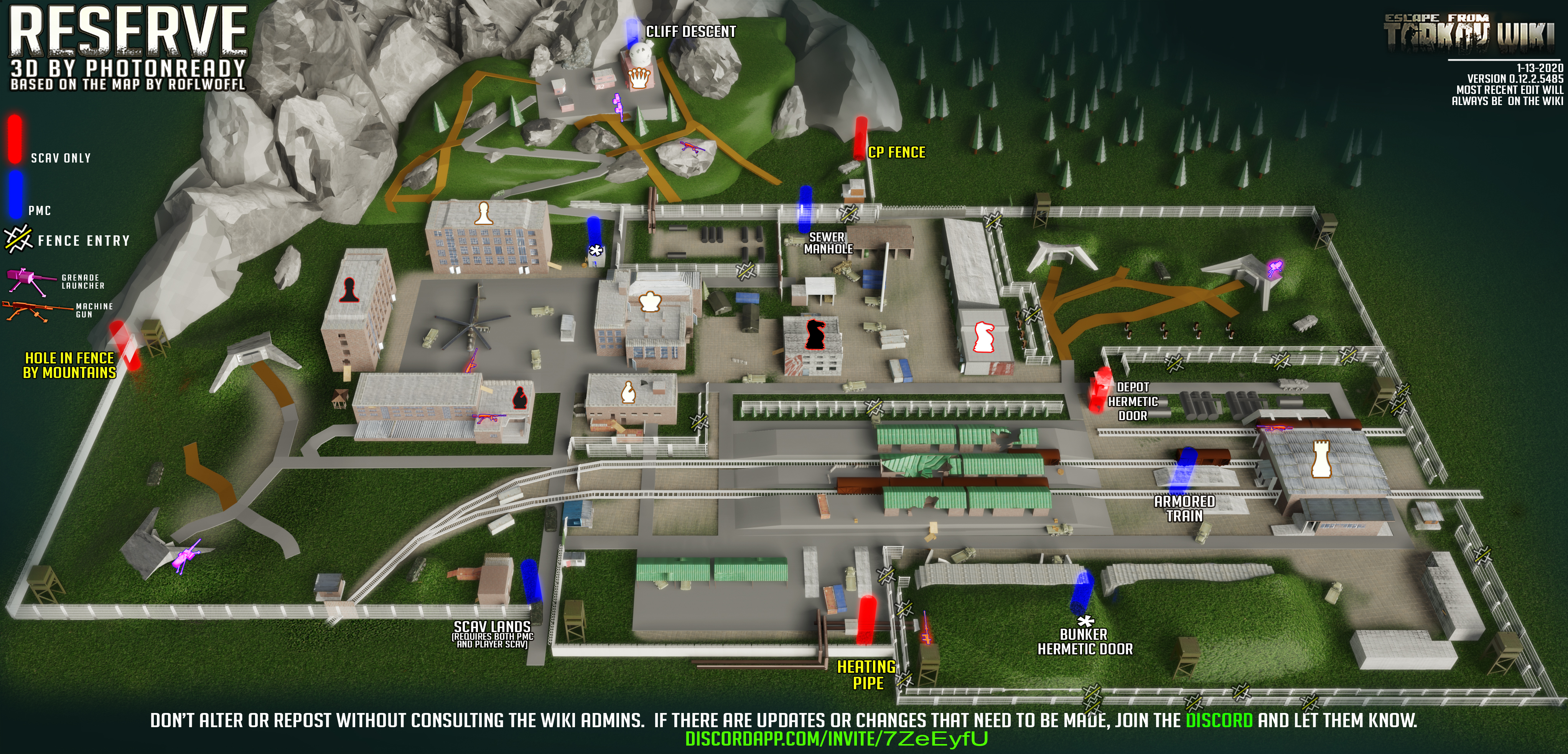The height and width of the screenshot is (754, 1568).
Task: Choose the Armored Train extraction label
Action: pos(1184,509)
